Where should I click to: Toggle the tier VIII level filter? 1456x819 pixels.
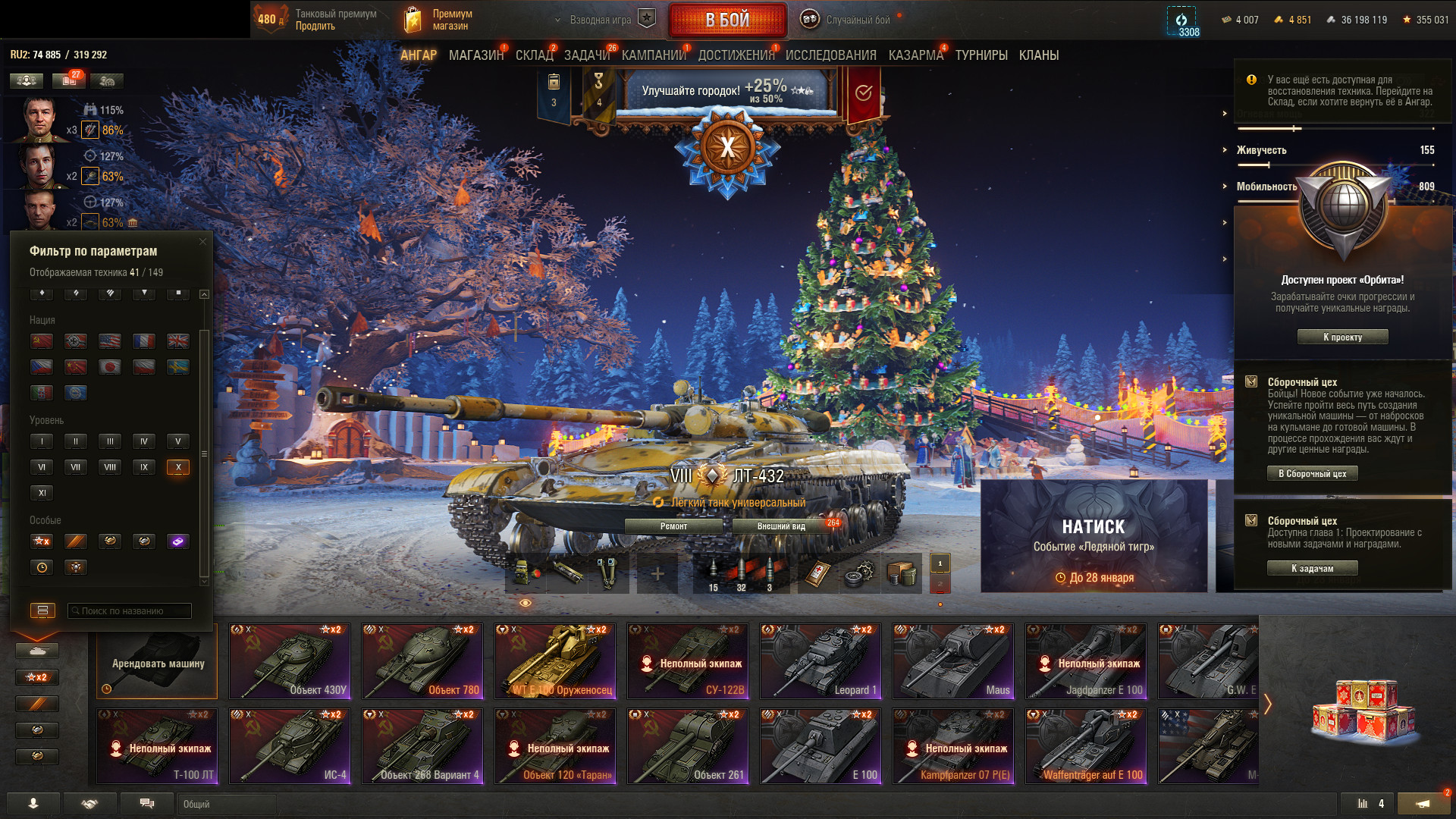point(110,467)
